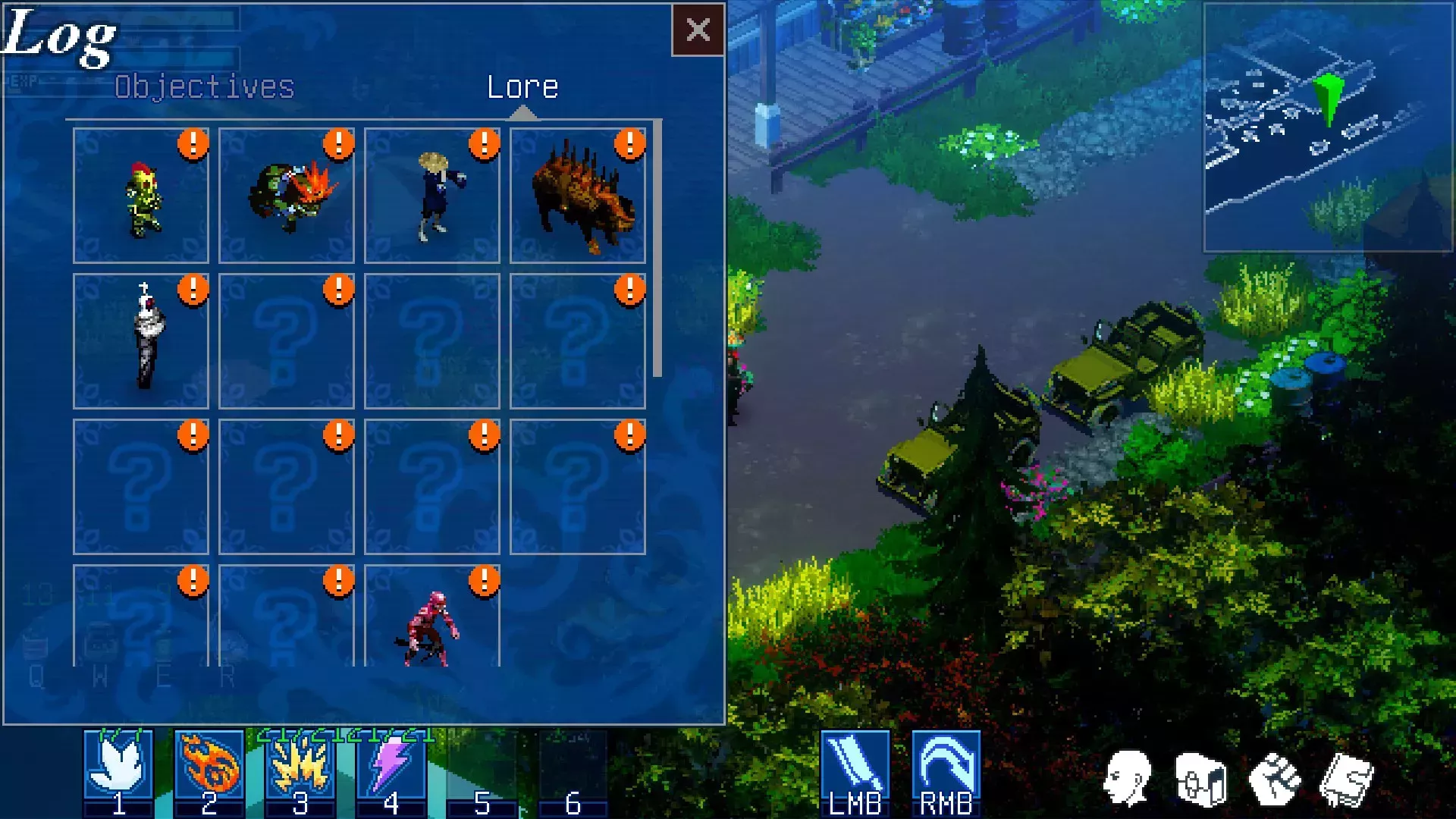
Task: Trigger the yellow burst ability in slot 3
Action: click(x=300, y=764)
